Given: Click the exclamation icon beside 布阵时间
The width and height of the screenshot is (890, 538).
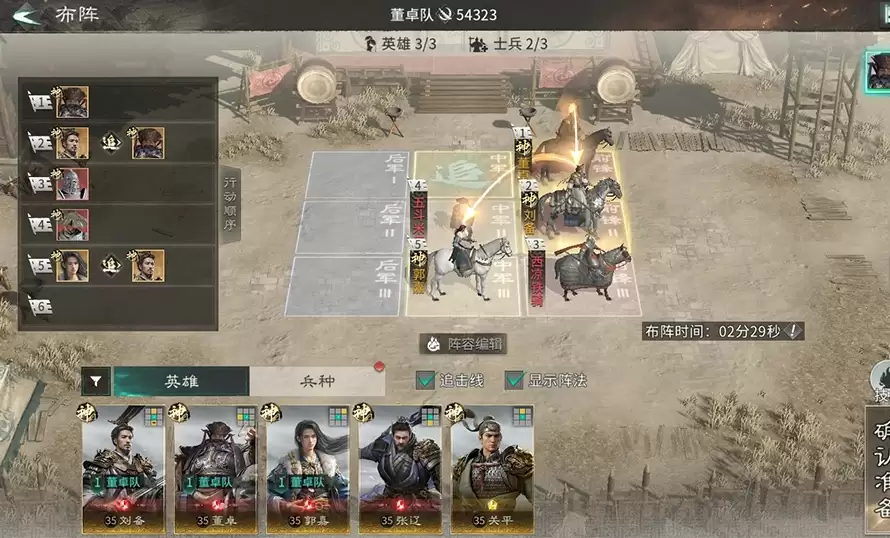Looking at the screenshot, I should [793, 331].
